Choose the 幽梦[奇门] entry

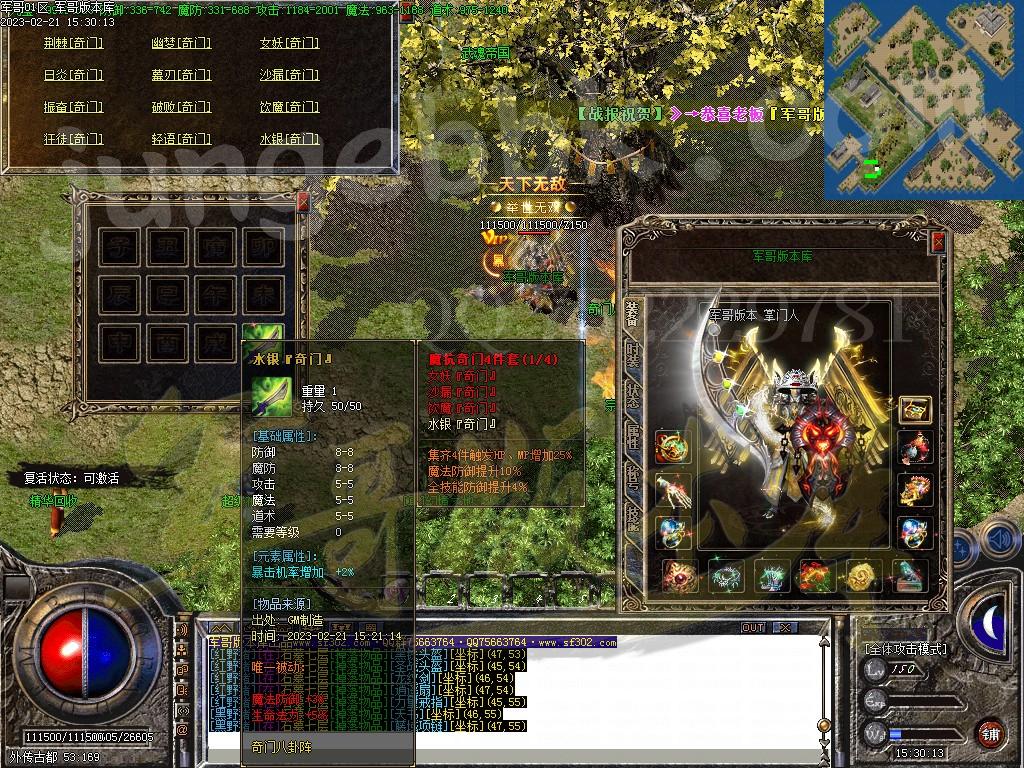pyautogui.click(x=181, y=43)
